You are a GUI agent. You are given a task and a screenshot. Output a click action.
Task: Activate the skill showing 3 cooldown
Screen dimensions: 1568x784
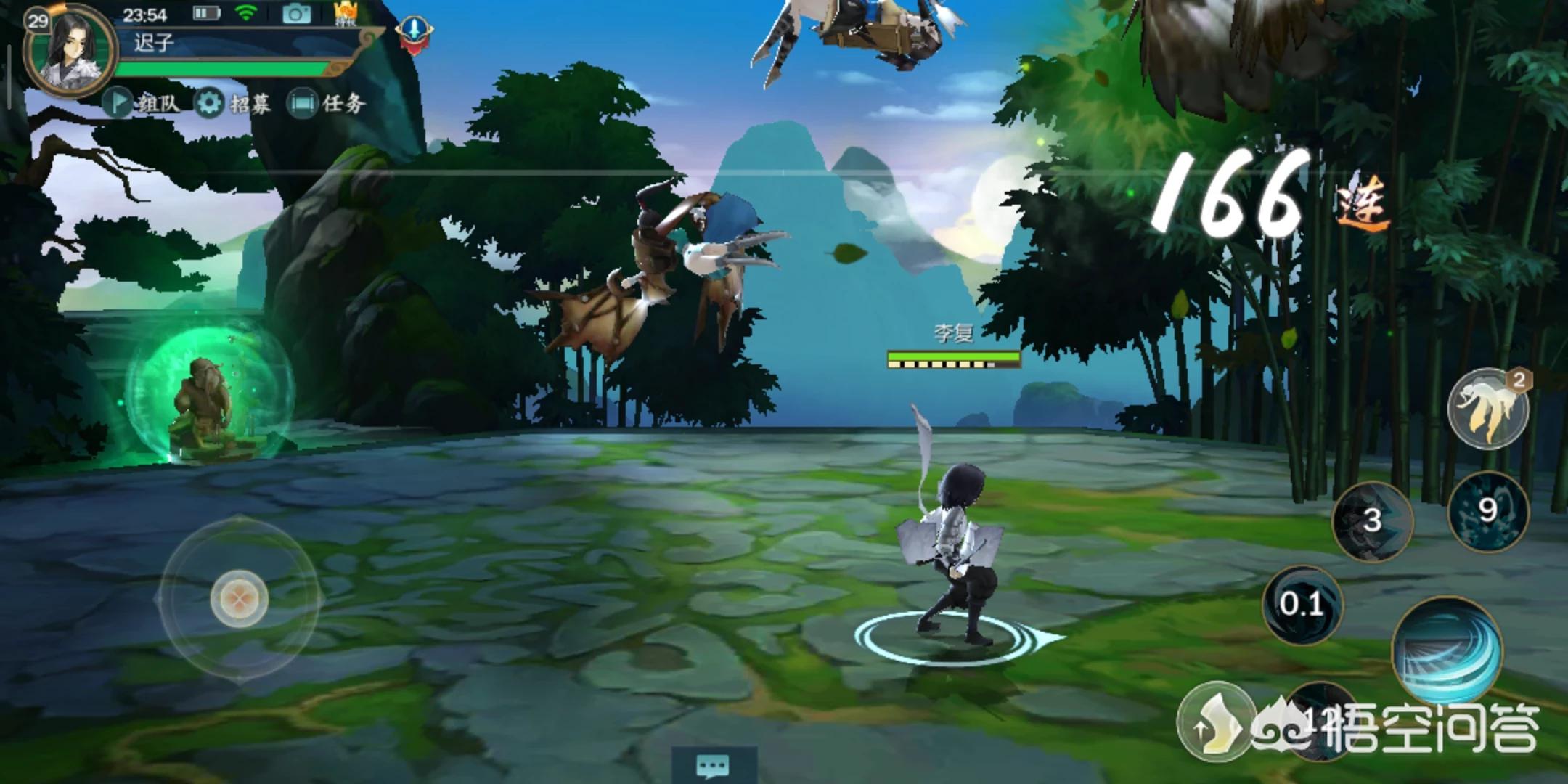pos(1371,520)
